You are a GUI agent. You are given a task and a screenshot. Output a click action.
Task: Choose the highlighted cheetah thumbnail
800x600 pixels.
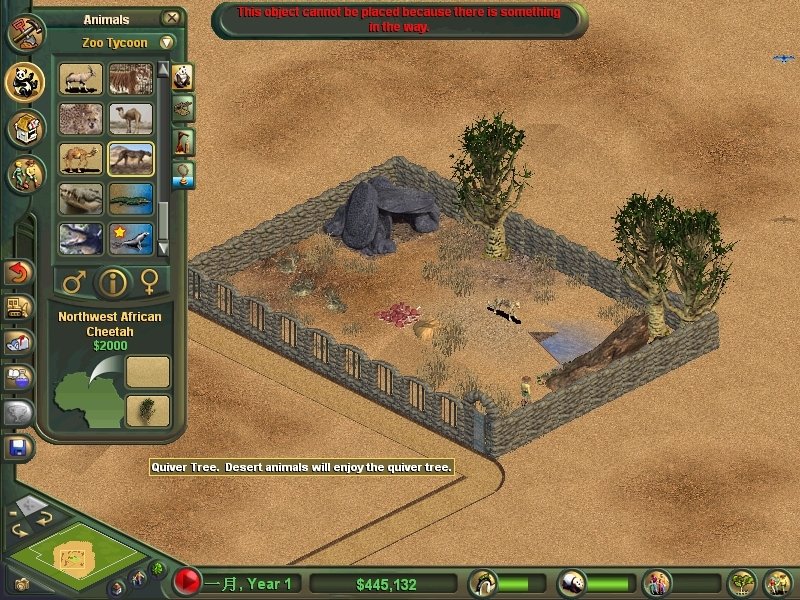click(131, 158)
